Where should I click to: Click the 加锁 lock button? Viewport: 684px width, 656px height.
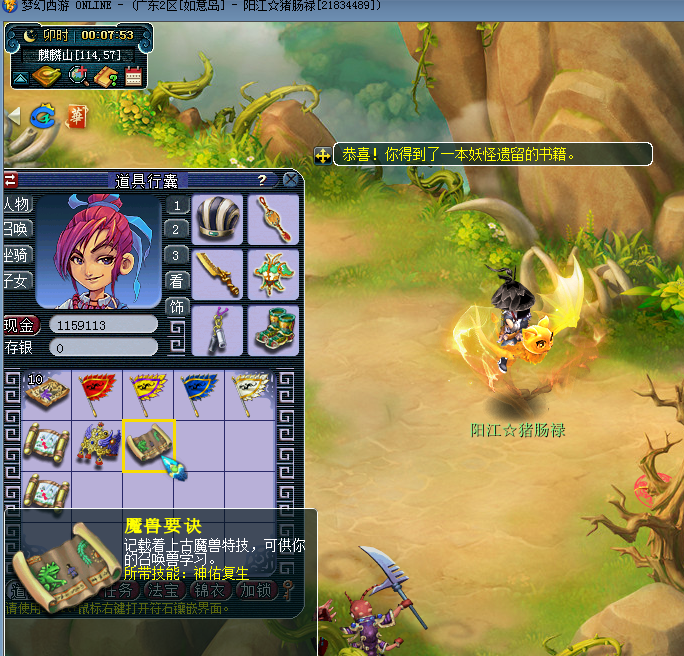256,589
